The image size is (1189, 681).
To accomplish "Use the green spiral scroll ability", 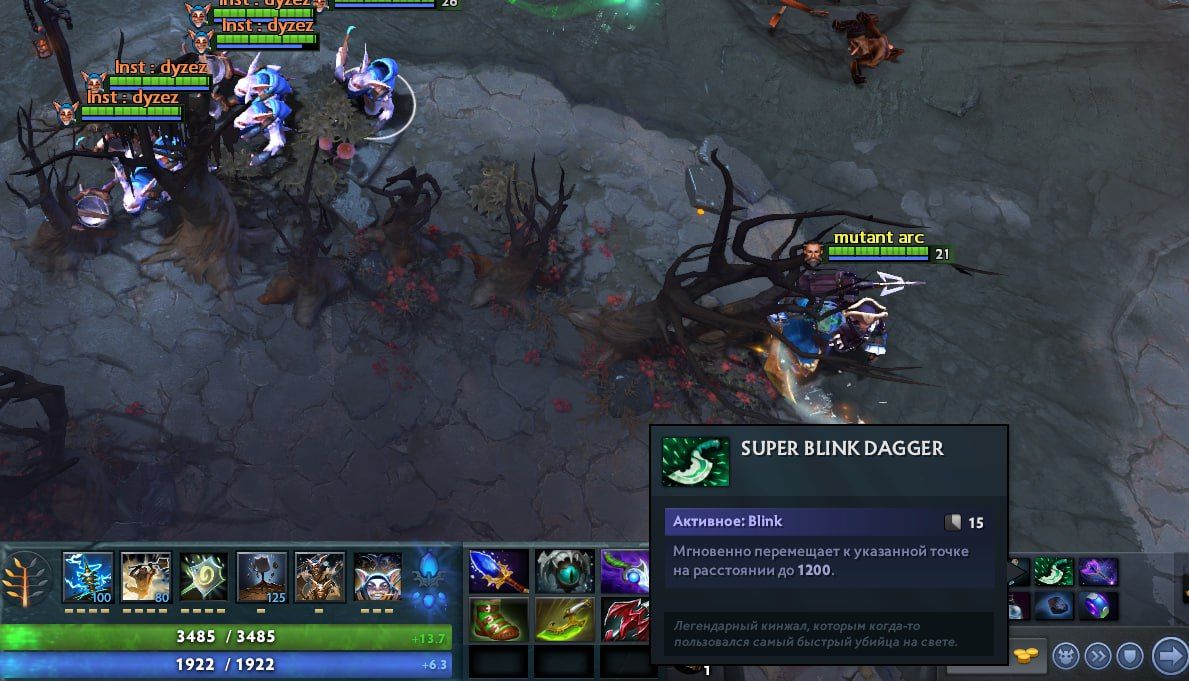I will click(203, 577).
